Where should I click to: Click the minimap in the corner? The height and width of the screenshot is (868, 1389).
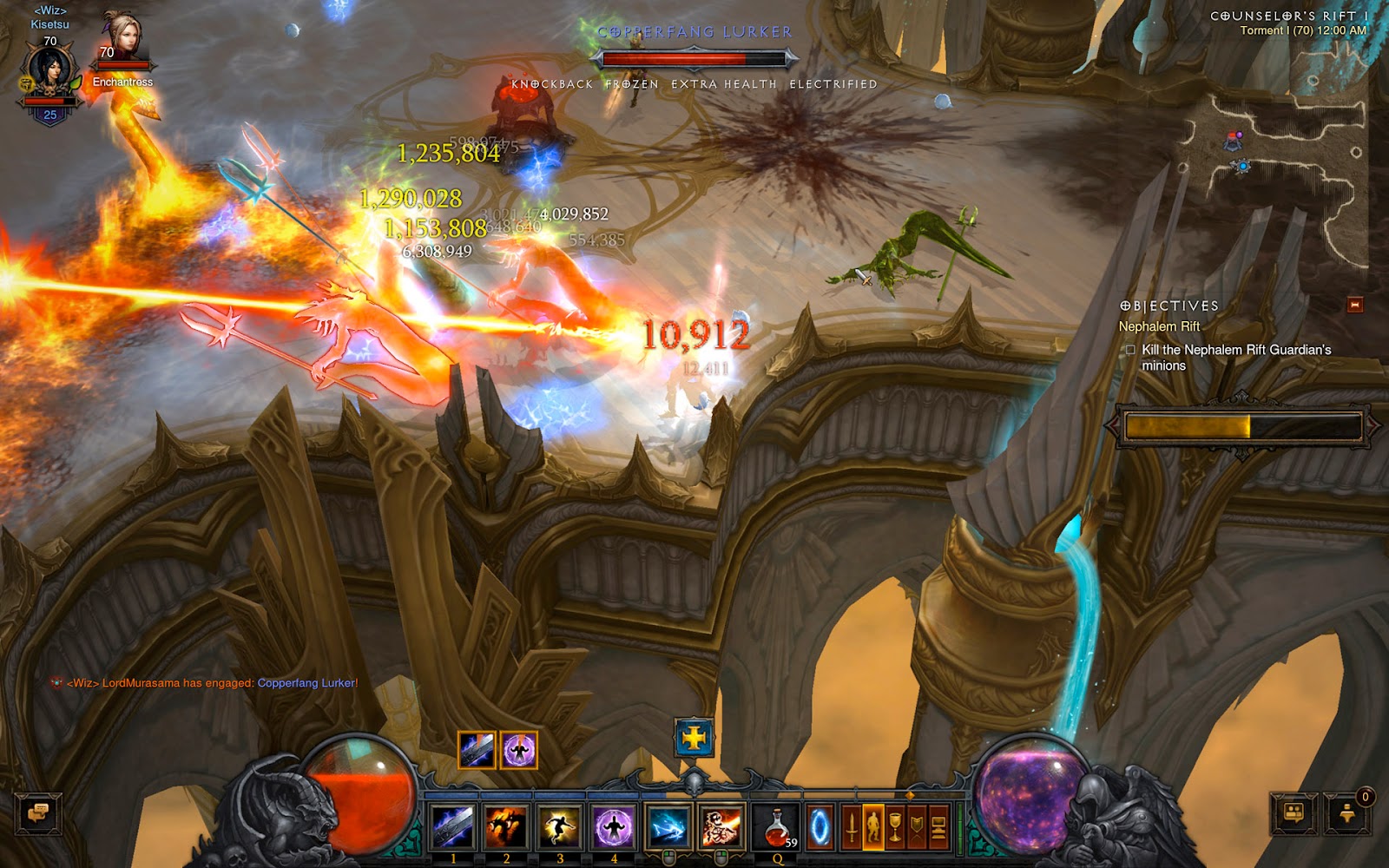pos(1276,174)
